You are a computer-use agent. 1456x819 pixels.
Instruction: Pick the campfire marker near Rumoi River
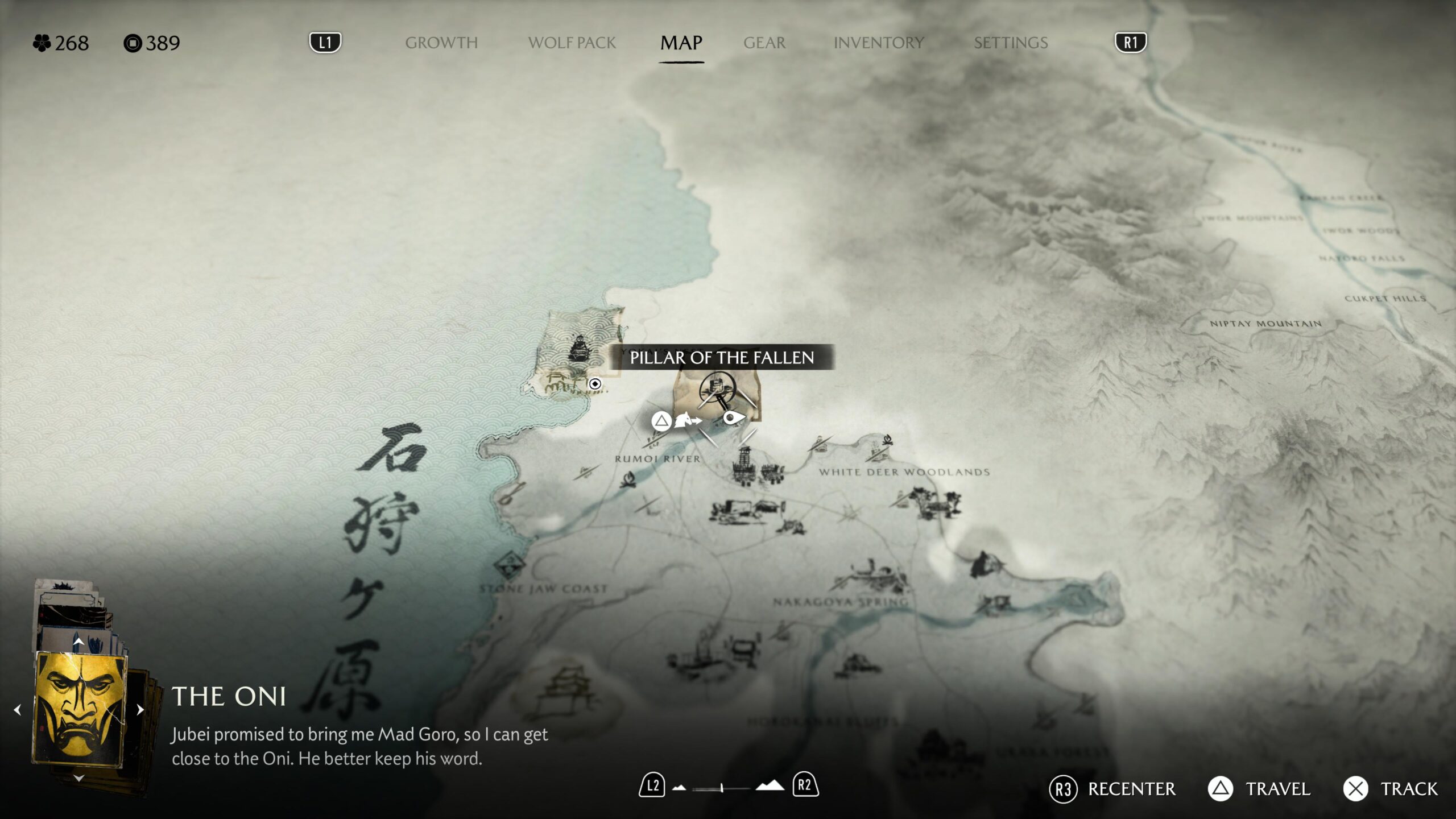(x=628, y=479)
